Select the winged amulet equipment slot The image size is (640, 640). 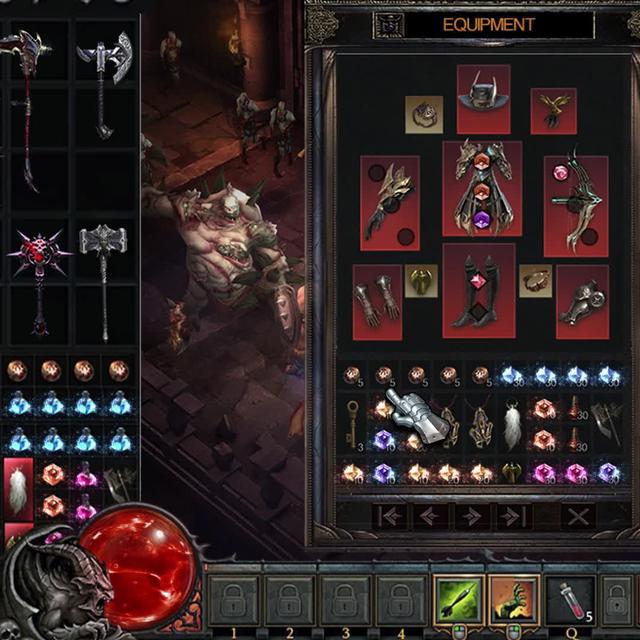553,110
